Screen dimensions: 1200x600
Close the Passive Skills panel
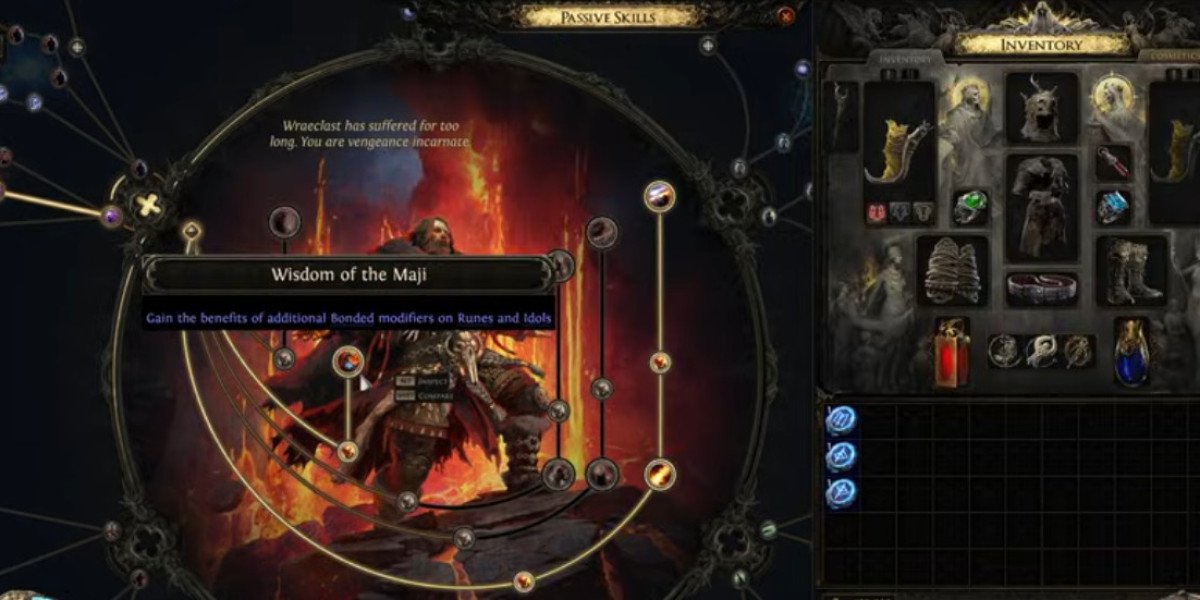point(787,15)
